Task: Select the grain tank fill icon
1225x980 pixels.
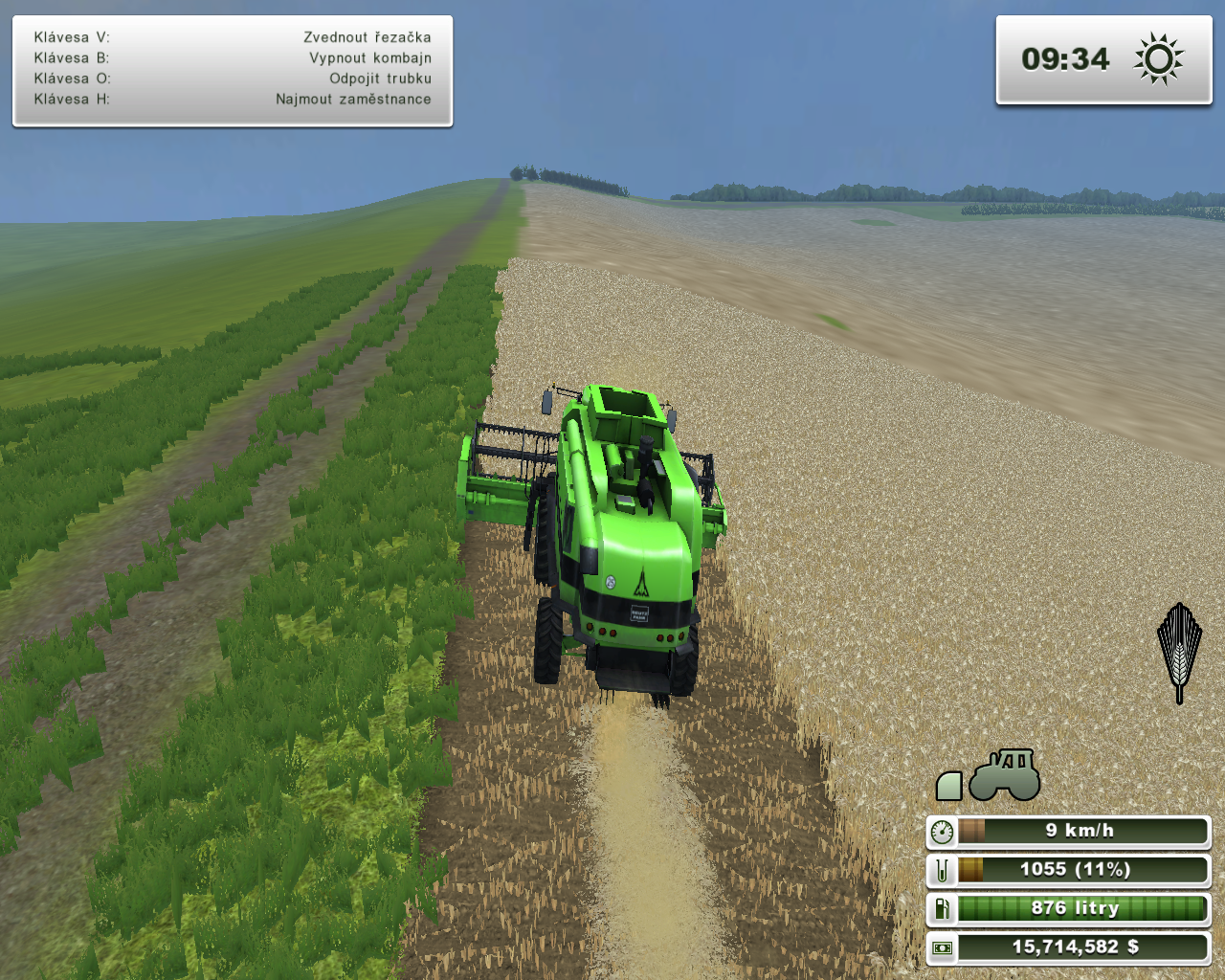Action: (x=942, y=870)
